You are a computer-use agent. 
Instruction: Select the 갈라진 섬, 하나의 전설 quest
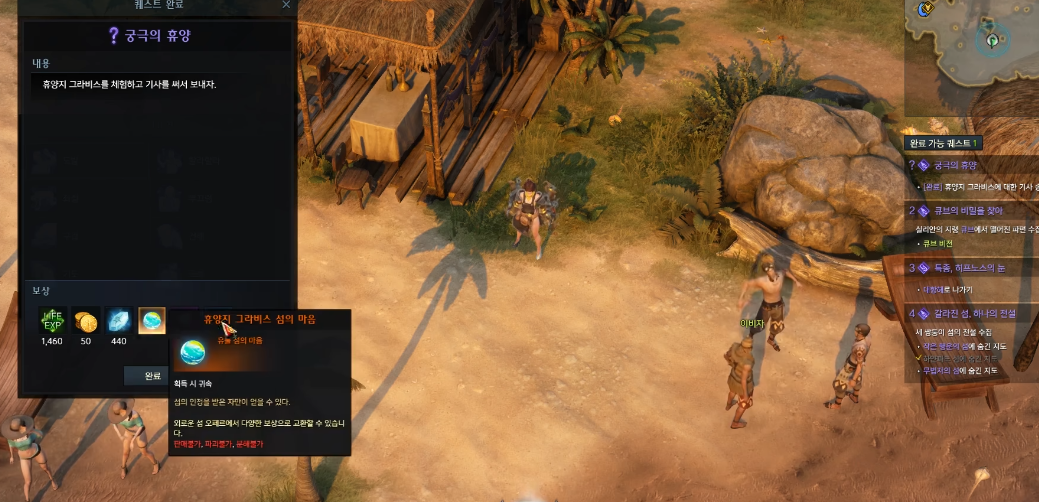pos(973,313)
